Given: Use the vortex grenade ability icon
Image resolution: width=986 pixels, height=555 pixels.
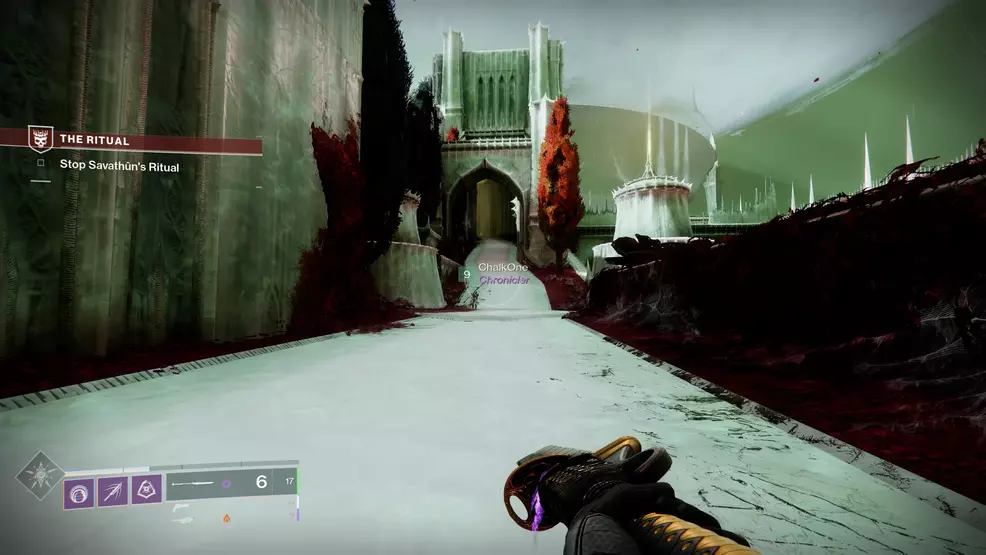Looking at the screenshot, I should pos(79,491).
